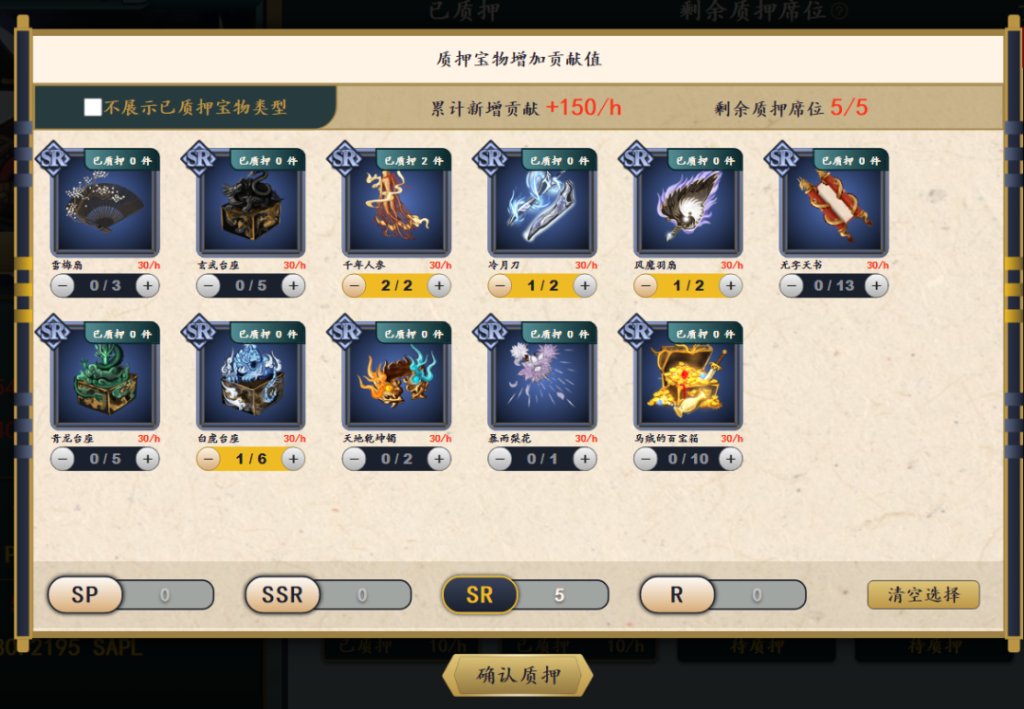
Task: Clear selection with 清空选择 button
Action: click(x=923, y=595)
